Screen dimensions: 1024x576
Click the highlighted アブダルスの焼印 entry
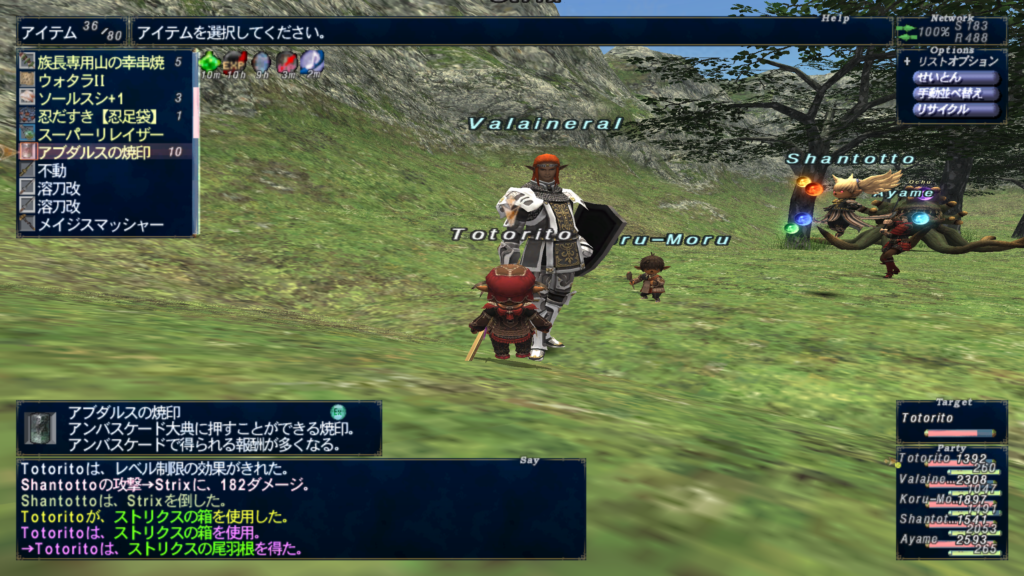pyautogui.click(x=96, y=152)
